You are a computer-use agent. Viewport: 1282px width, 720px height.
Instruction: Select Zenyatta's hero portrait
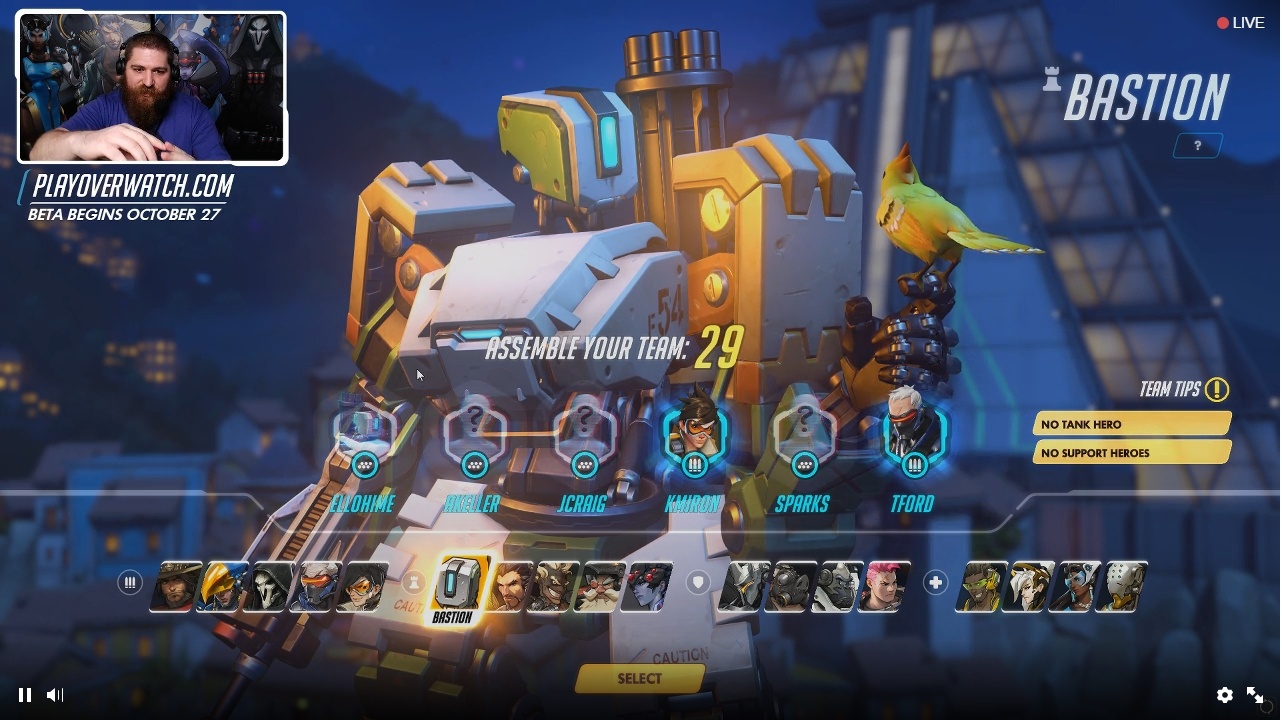coord(1120,585)
